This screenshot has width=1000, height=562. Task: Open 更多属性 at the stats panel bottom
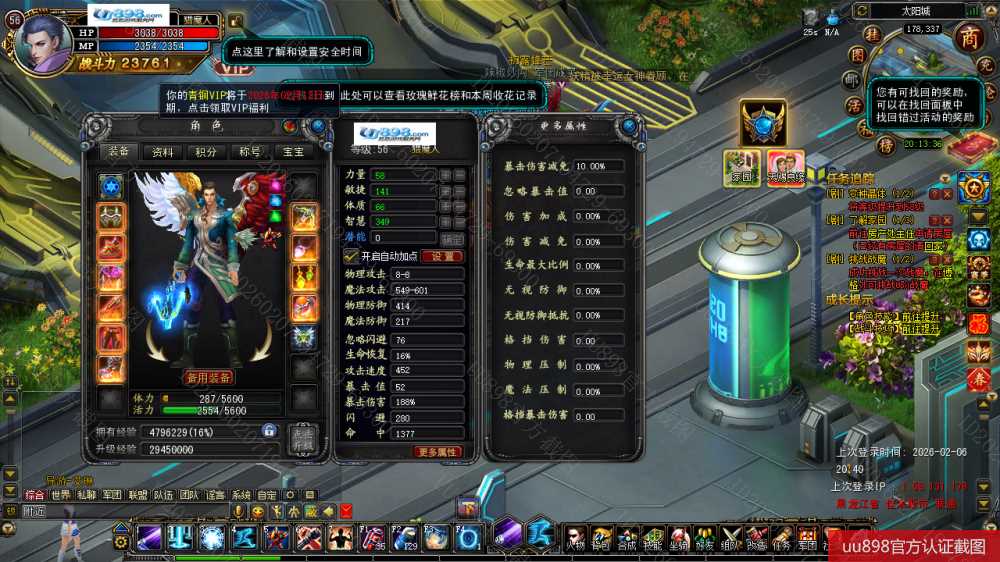438,451
